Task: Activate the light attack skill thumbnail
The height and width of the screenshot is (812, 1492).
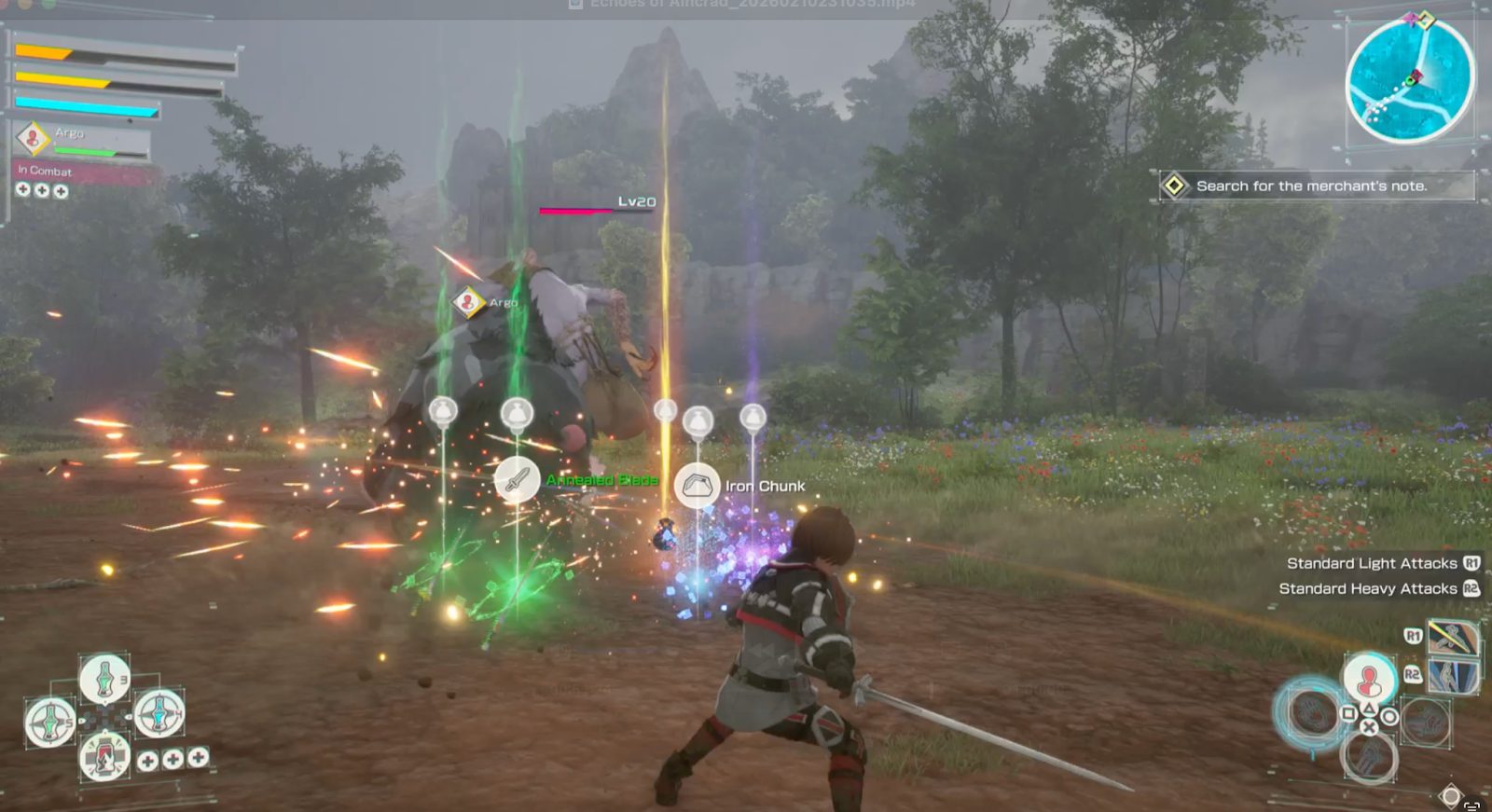Action: click(x=1453, y=638)
